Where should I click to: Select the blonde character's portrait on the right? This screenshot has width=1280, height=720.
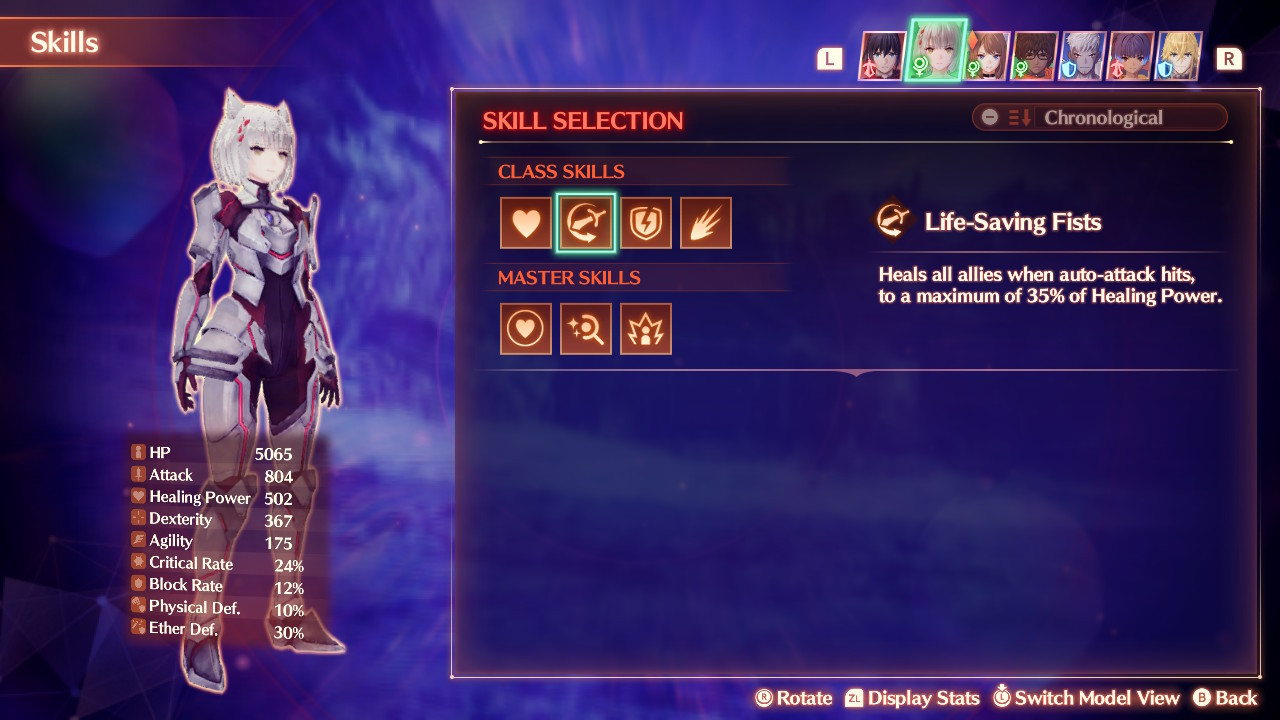pos(1177,57)
